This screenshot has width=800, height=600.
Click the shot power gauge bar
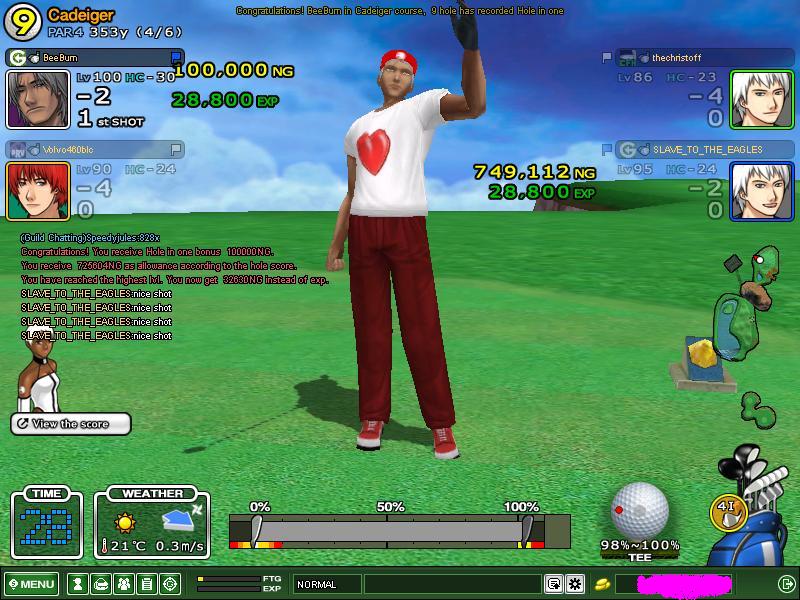click(x=399, y=530)
